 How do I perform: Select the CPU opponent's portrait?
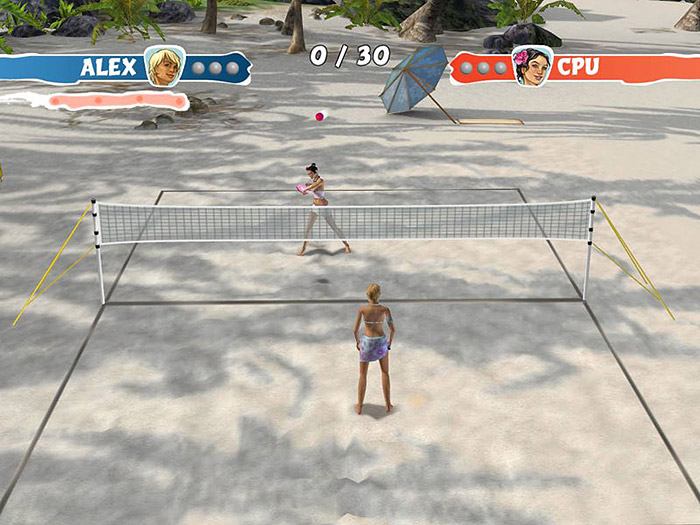tap(531, 66)
